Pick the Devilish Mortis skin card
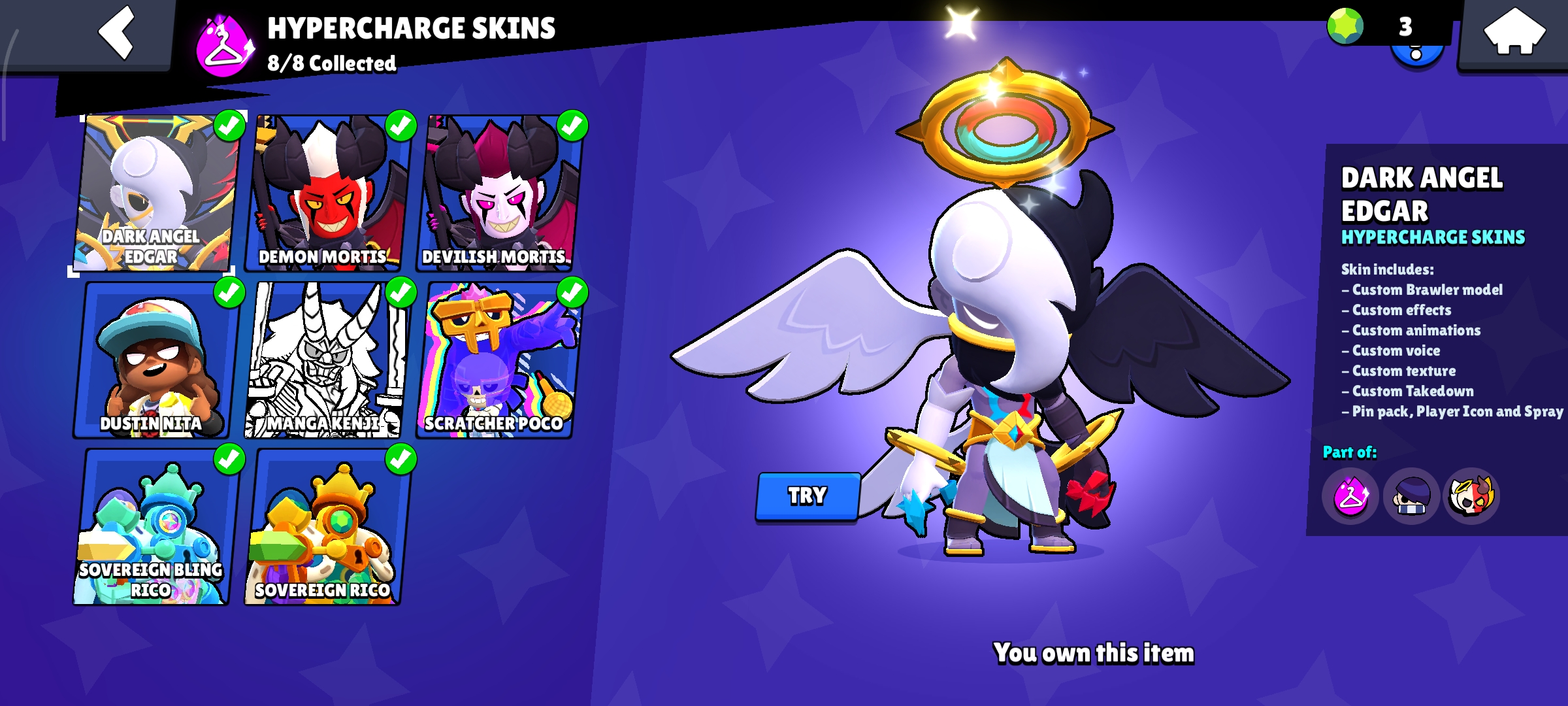This screenshot has height=706, width=1568. tap(498, 193)
